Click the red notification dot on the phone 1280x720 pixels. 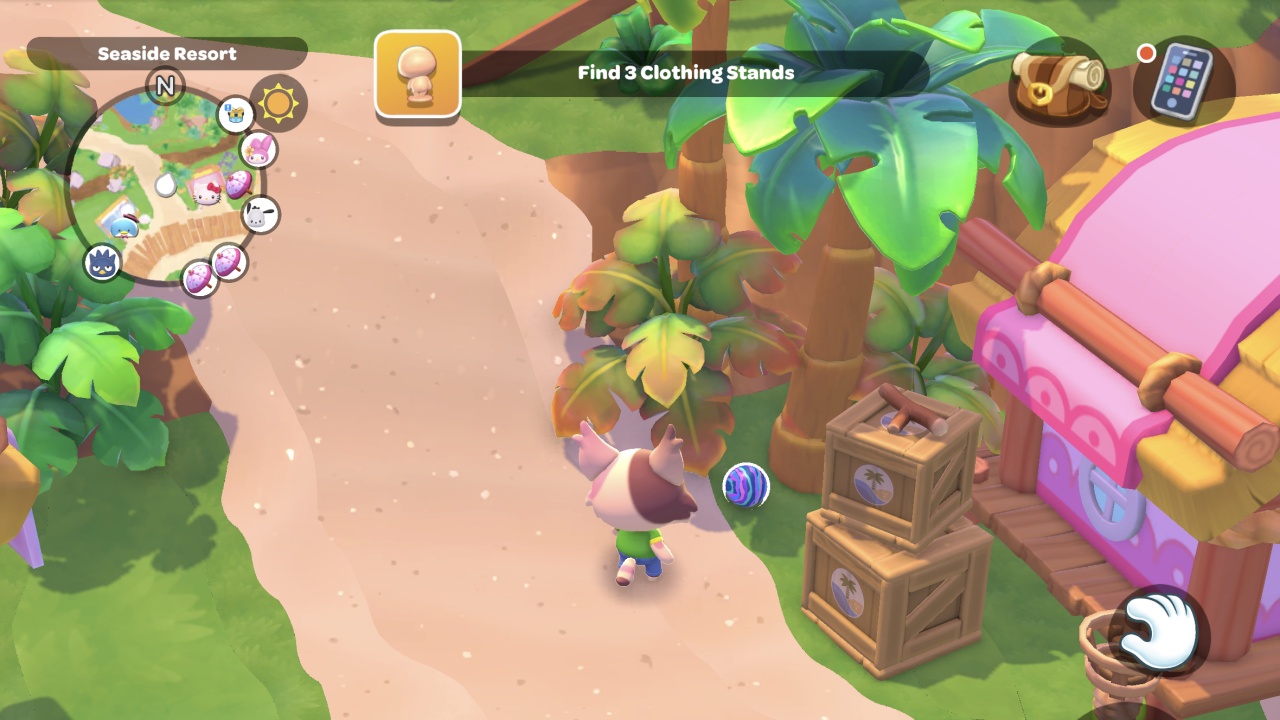[x=1146, y=54]
